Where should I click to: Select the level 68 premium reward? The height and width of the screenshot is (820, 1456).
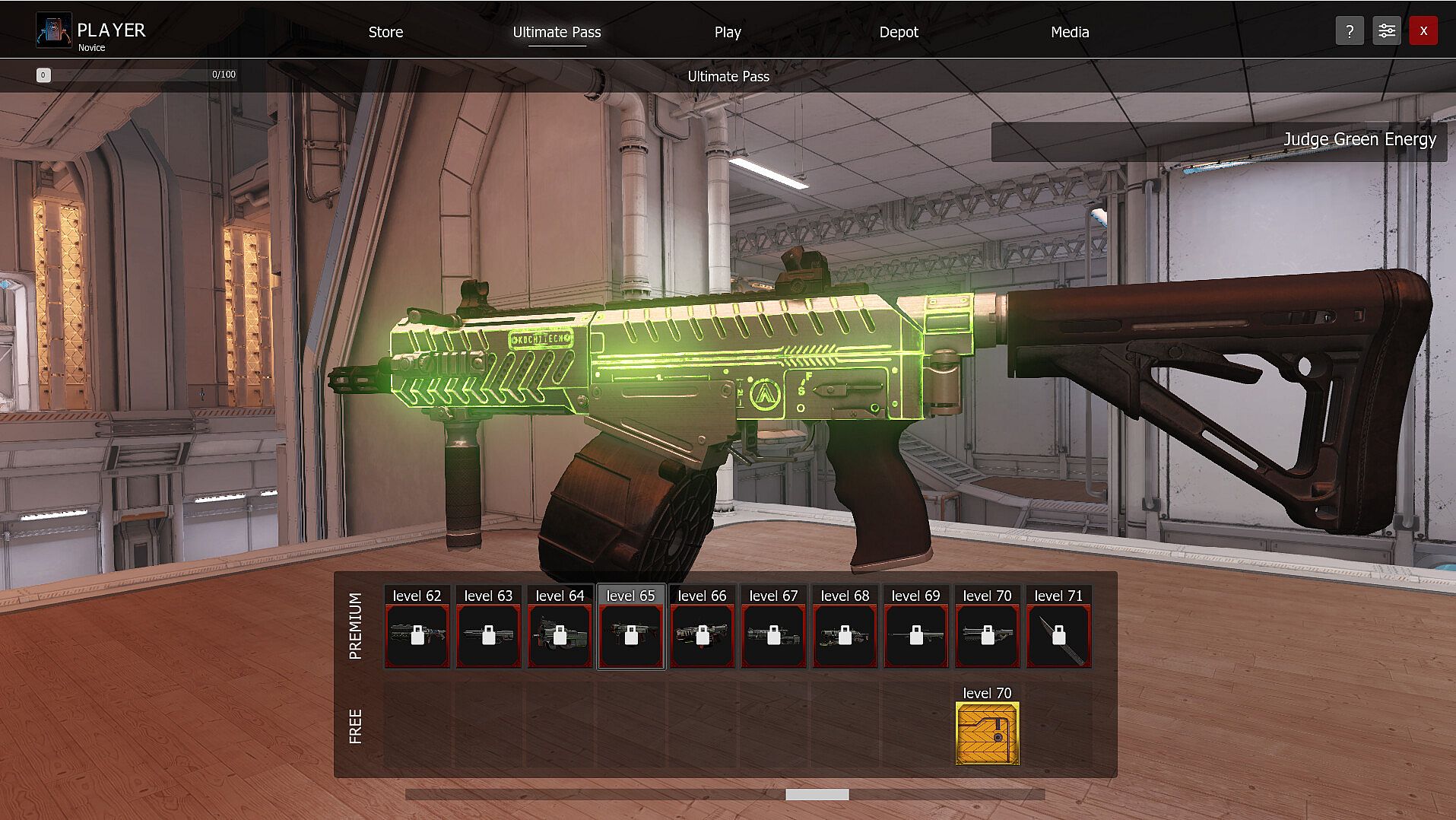(845, 635)
